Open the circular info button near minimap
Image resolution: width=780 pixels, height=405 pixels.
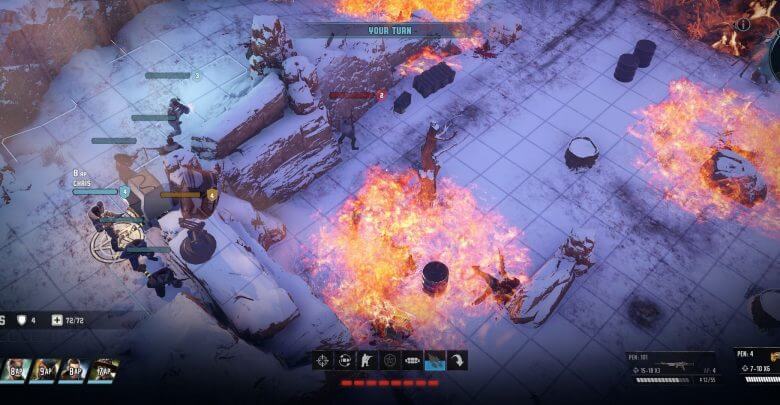pyautogui.click(x=743, y=24)
